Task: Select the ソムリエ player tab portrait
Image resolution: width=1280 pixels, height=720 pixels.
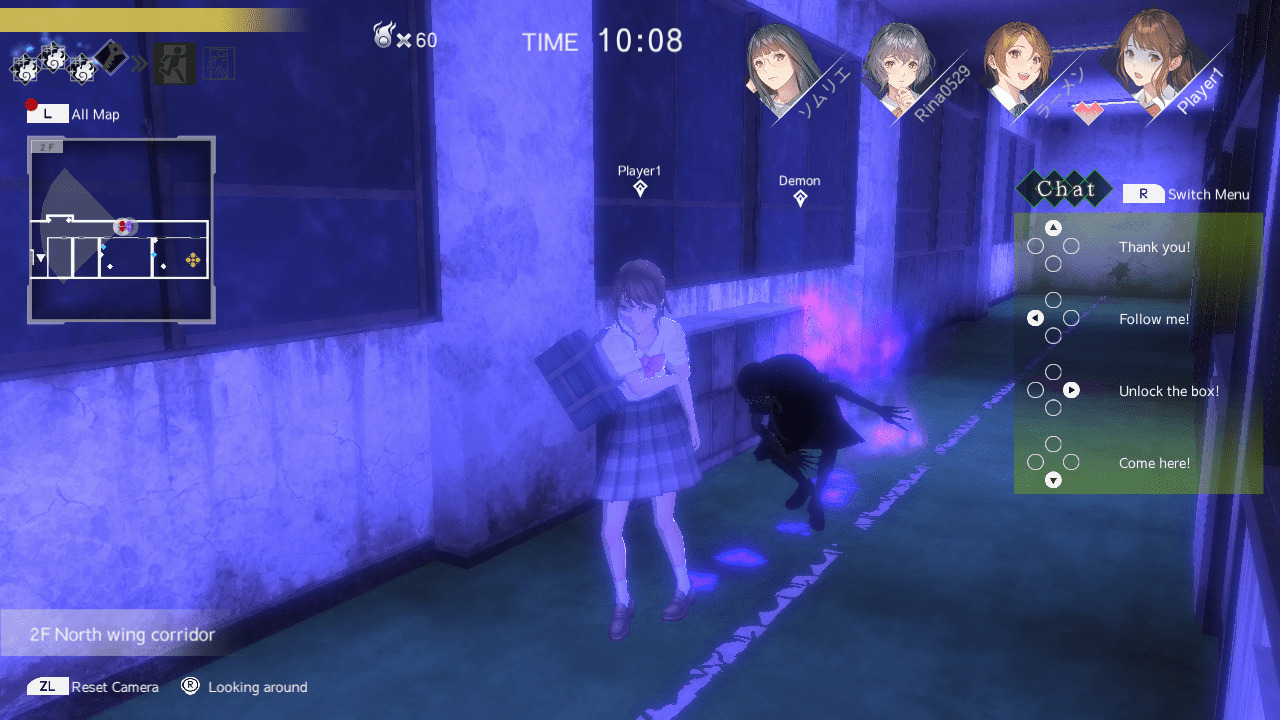Action: pos(775,65)
